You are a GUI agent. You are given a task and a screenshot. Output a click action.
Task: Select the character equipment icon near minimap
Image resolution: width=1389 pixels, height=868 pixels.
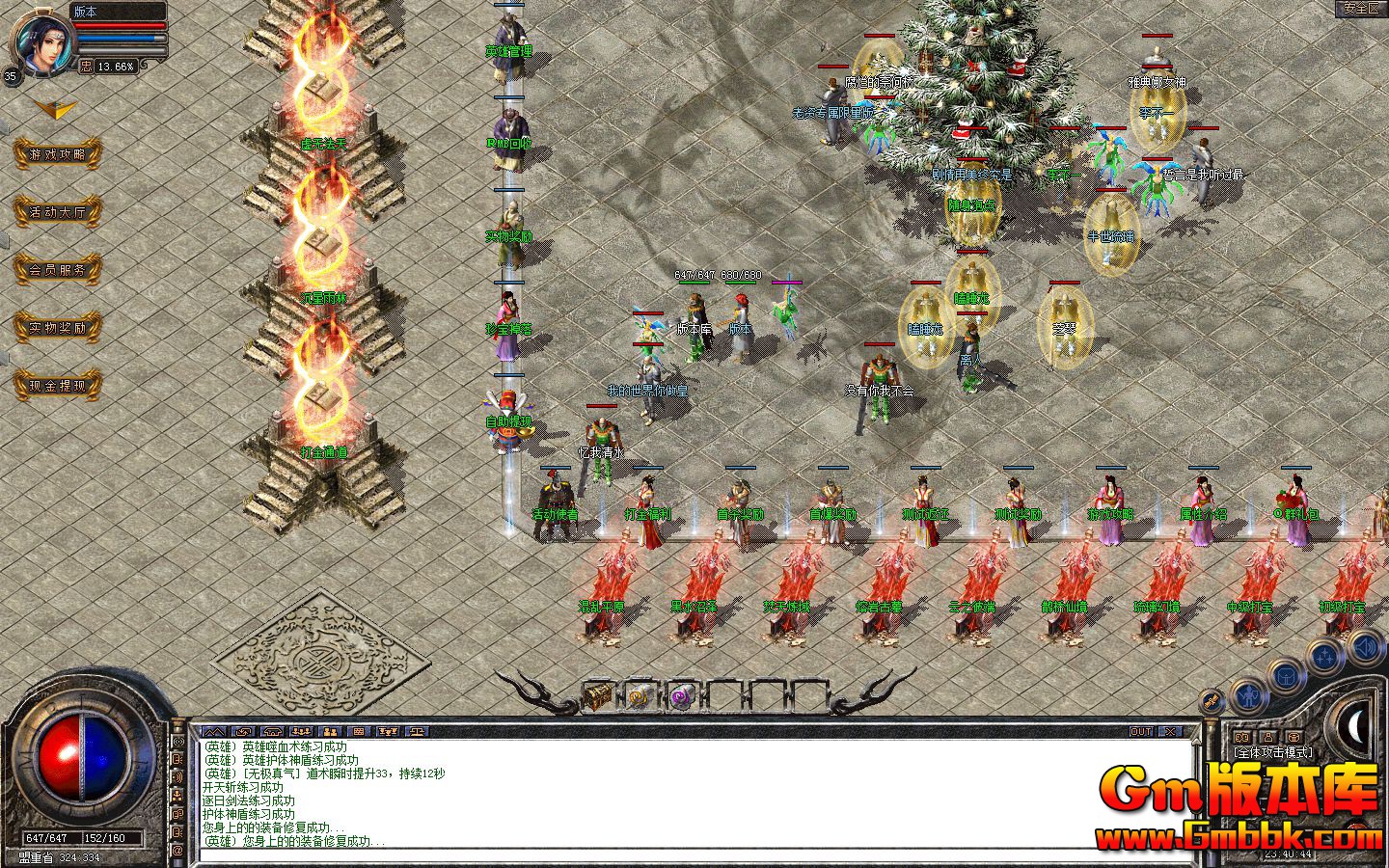(x=1247, y=696)
